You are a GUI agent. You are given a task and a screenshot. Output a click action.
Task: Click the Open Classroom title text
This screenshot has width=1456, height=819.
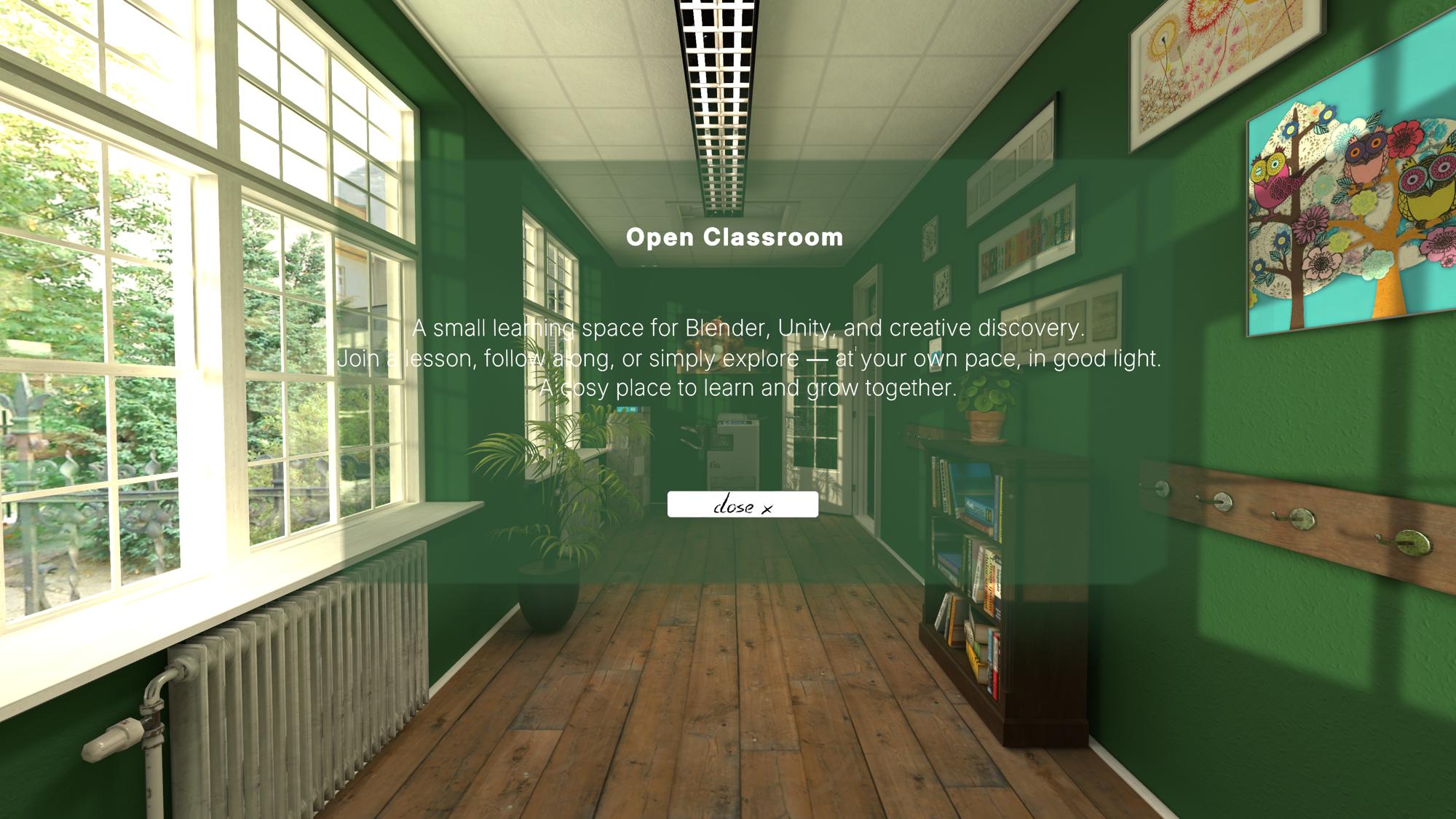(735, 237)
